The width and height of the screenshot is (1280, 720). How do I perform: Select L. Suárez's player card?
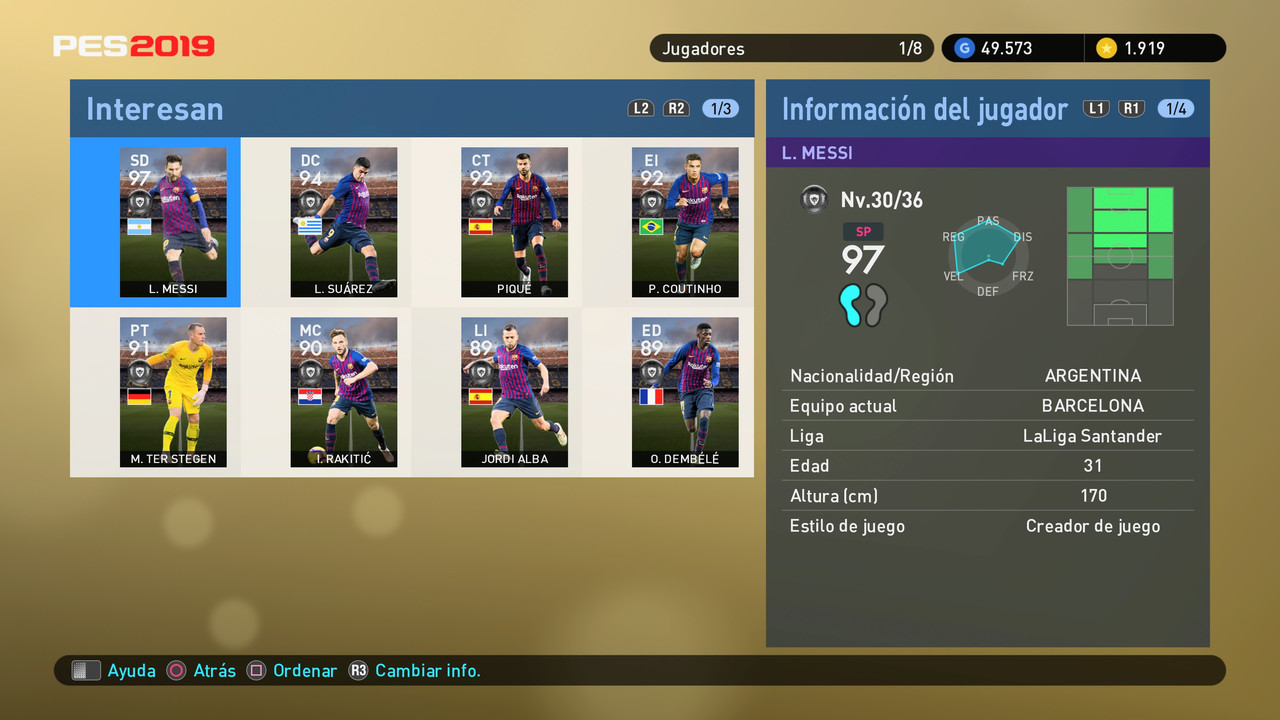[344, 222]
